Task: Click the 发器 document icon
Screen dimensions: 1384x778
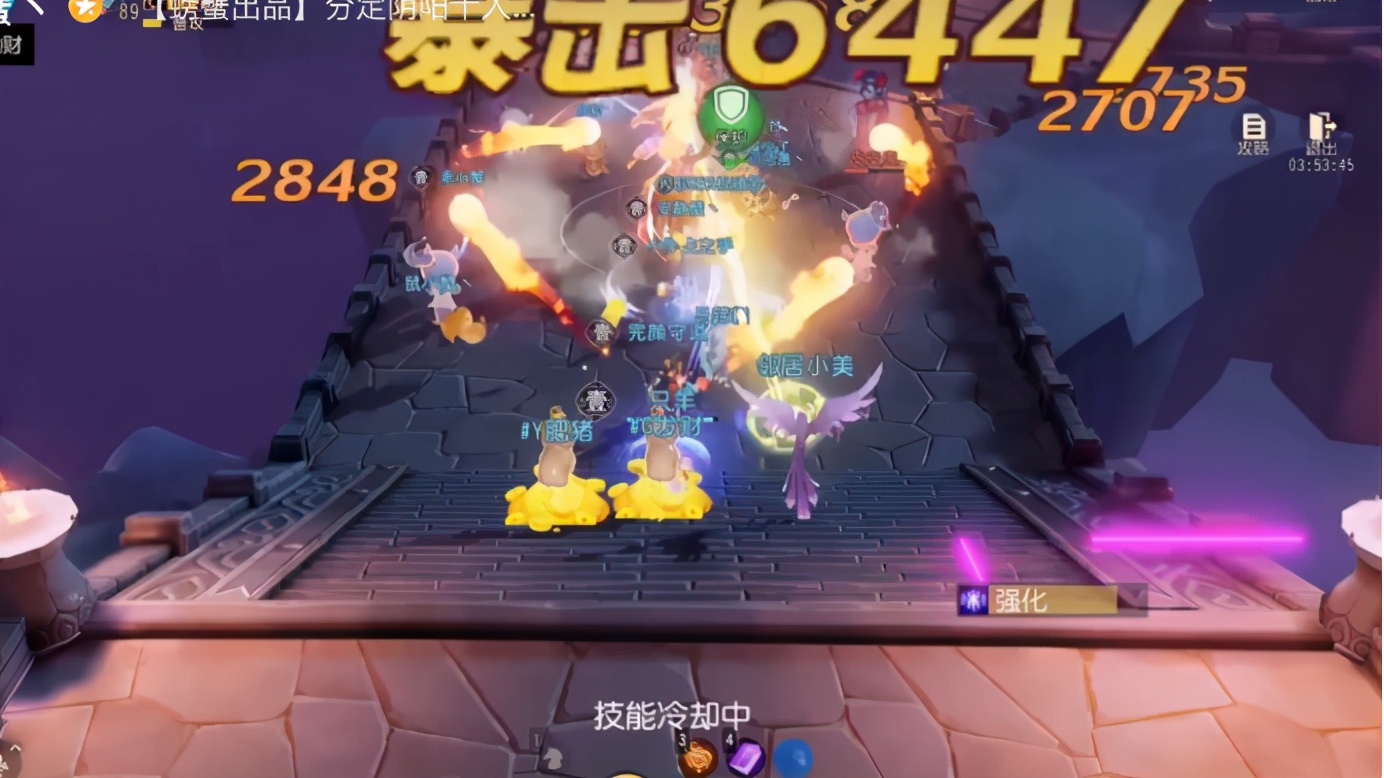Action: coord(1253,131)
